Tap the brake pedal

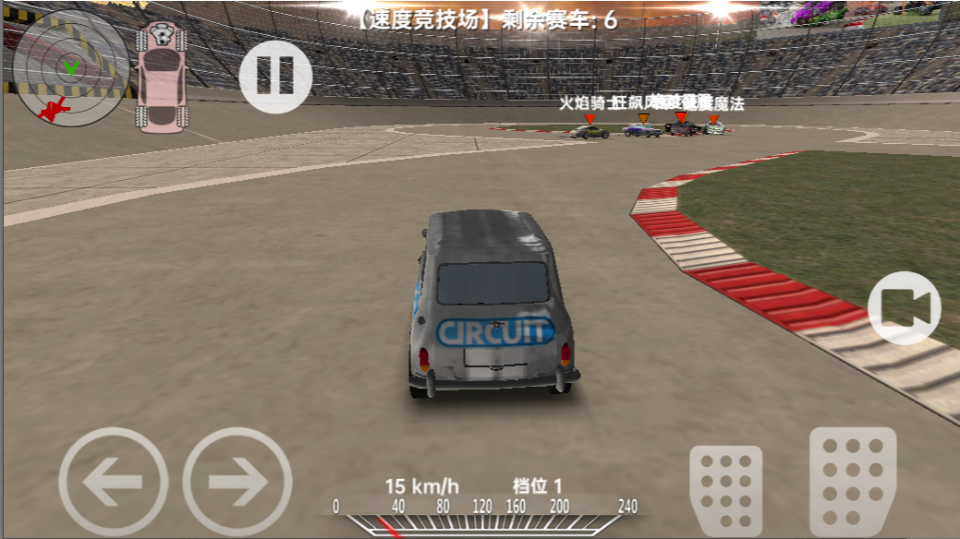(725, 489)
